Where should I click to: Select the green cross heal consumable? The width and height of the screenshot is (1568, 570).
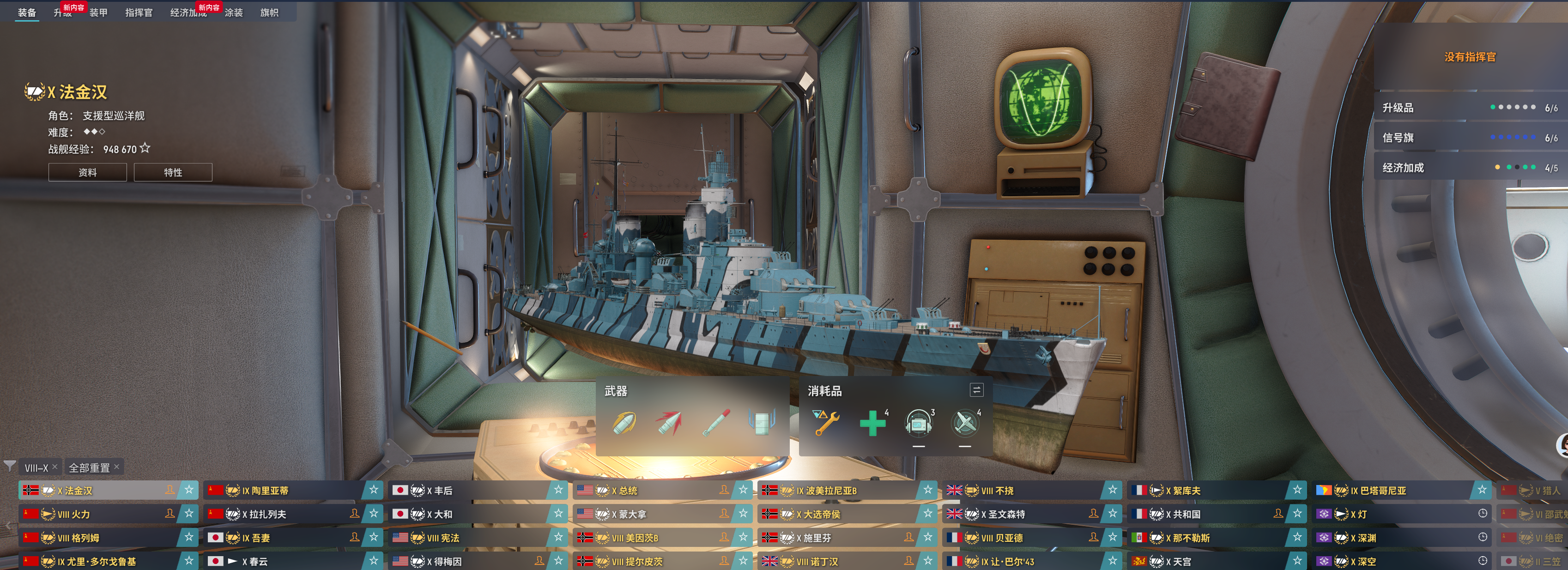(872, 423)
